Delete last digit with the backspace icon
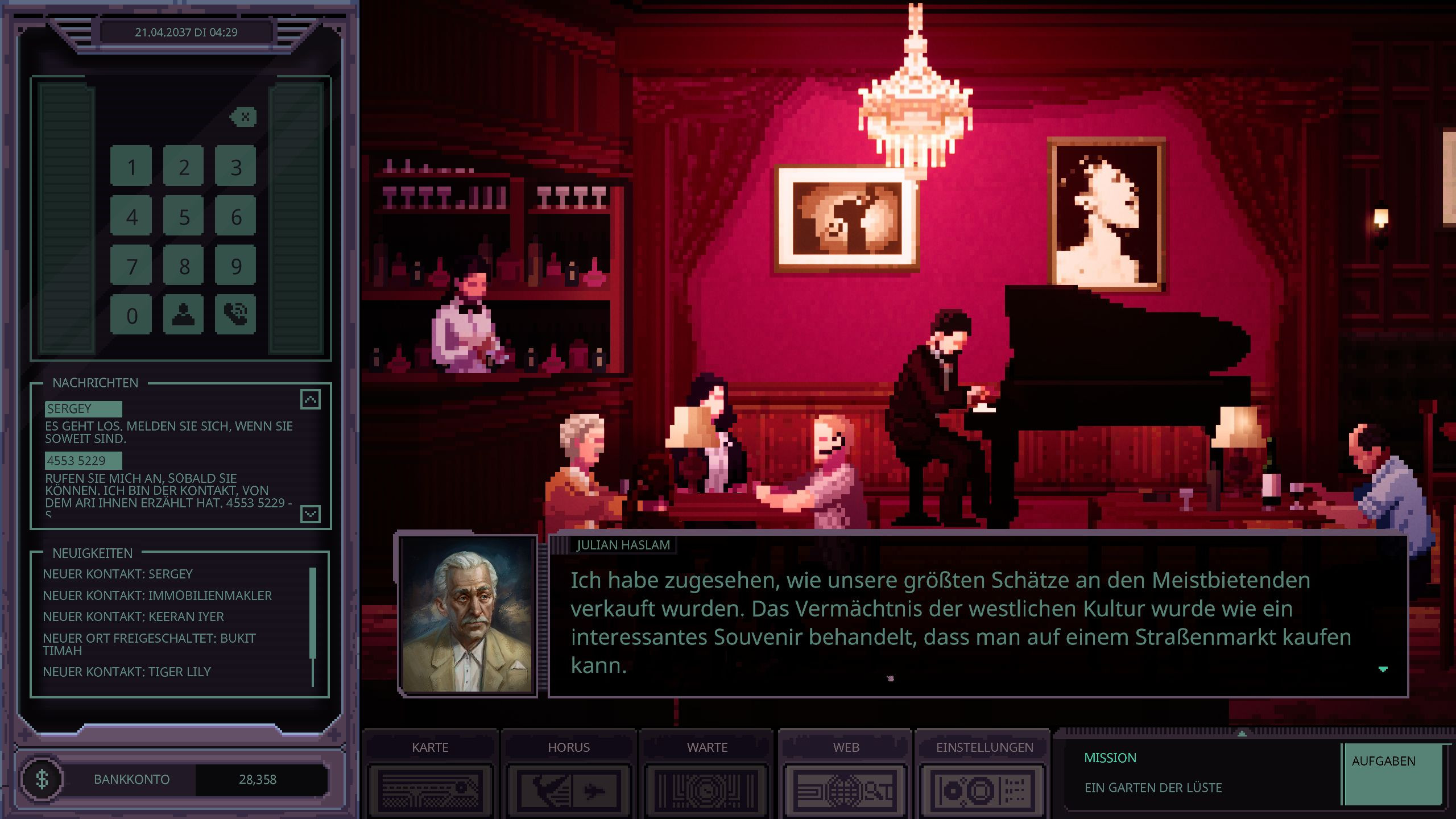This screenshot has width=1456, height=819. tap(244, 117)
